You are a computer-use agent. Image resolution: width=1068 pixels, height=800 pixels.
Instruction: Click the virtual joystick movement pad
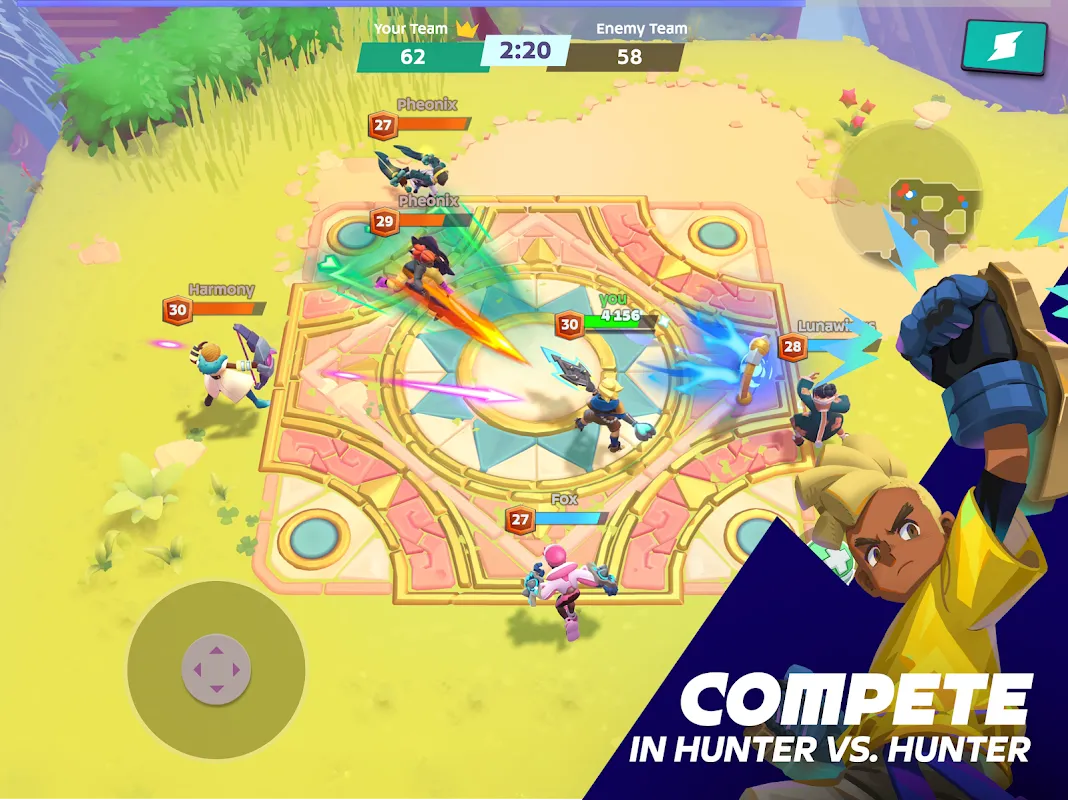tap(216, 668)
